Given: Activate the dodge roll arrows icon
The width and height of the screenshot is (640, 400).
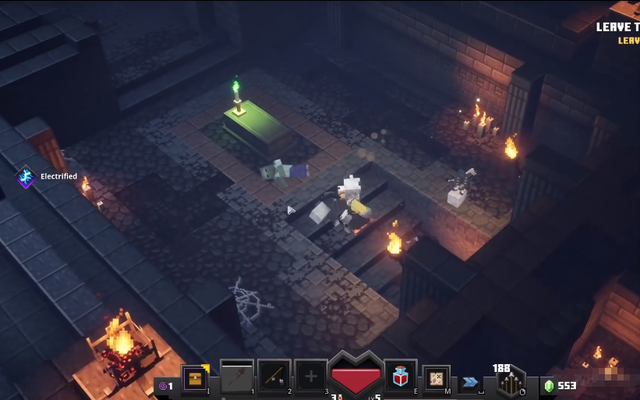Looking at the screenshot, I should point(471,381).
